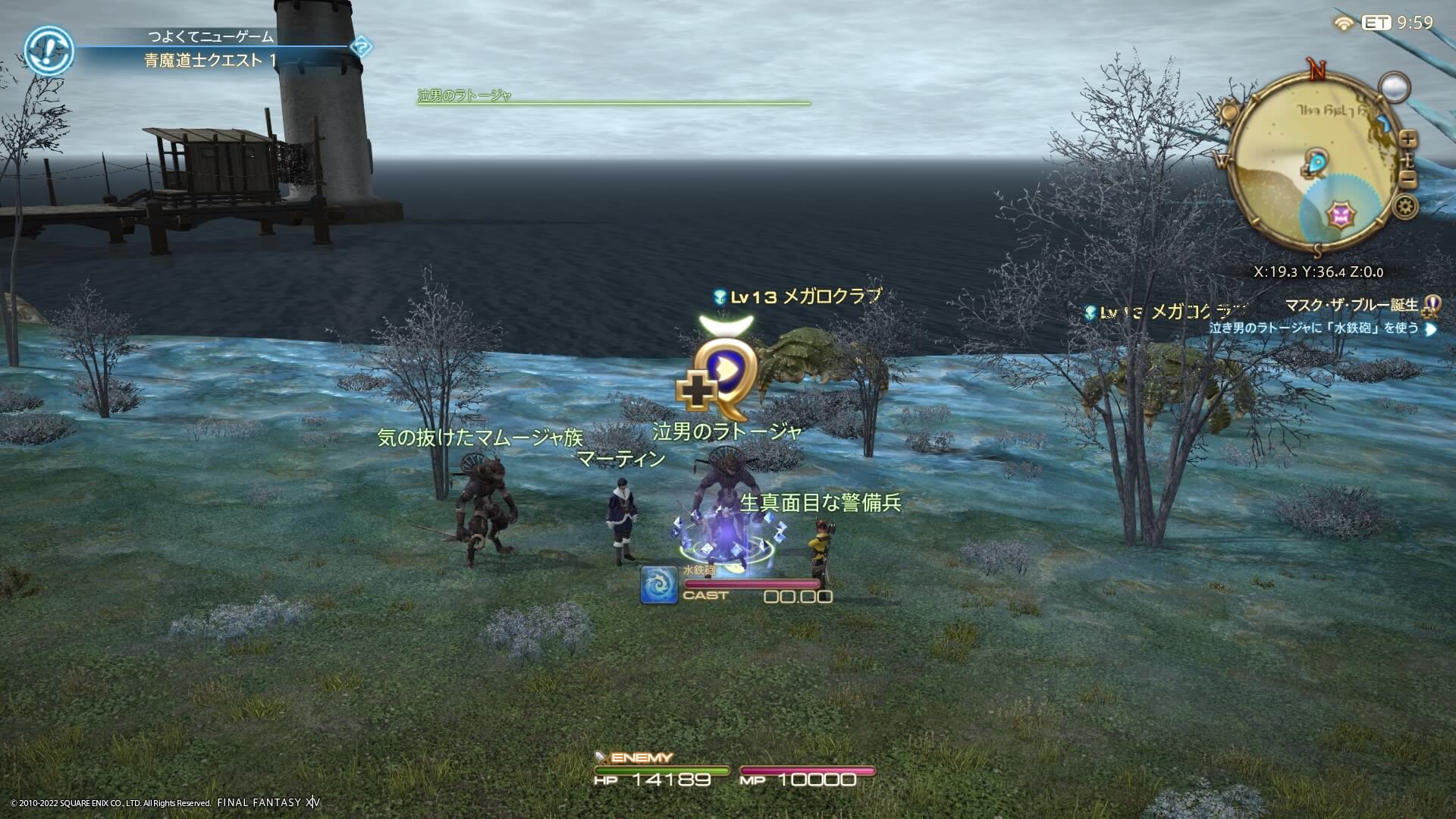The height and width of the screenshot is (819, 1456).
Task: Click the player position arrow on the minimap
Action: tap(1317, 162)
